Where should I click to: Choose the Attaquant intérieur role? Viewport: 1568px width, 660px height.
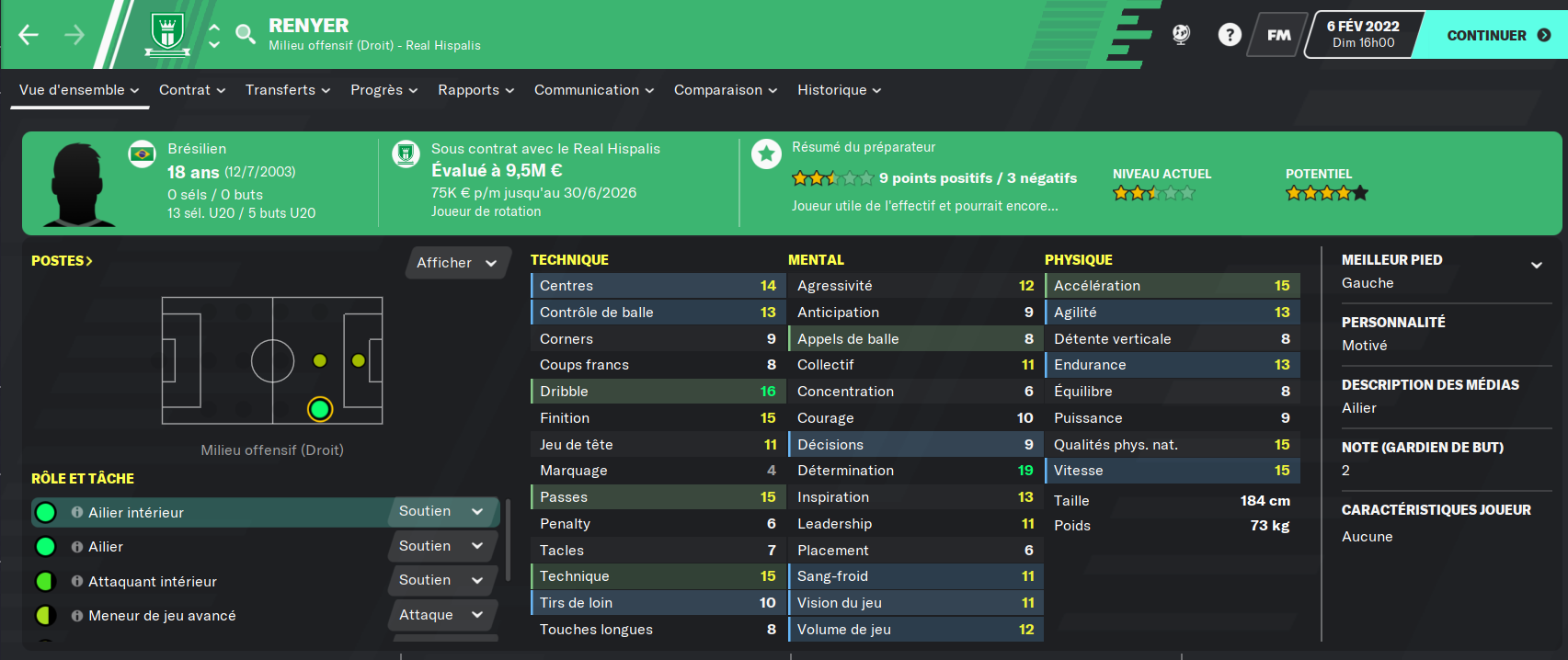point(153,582)
